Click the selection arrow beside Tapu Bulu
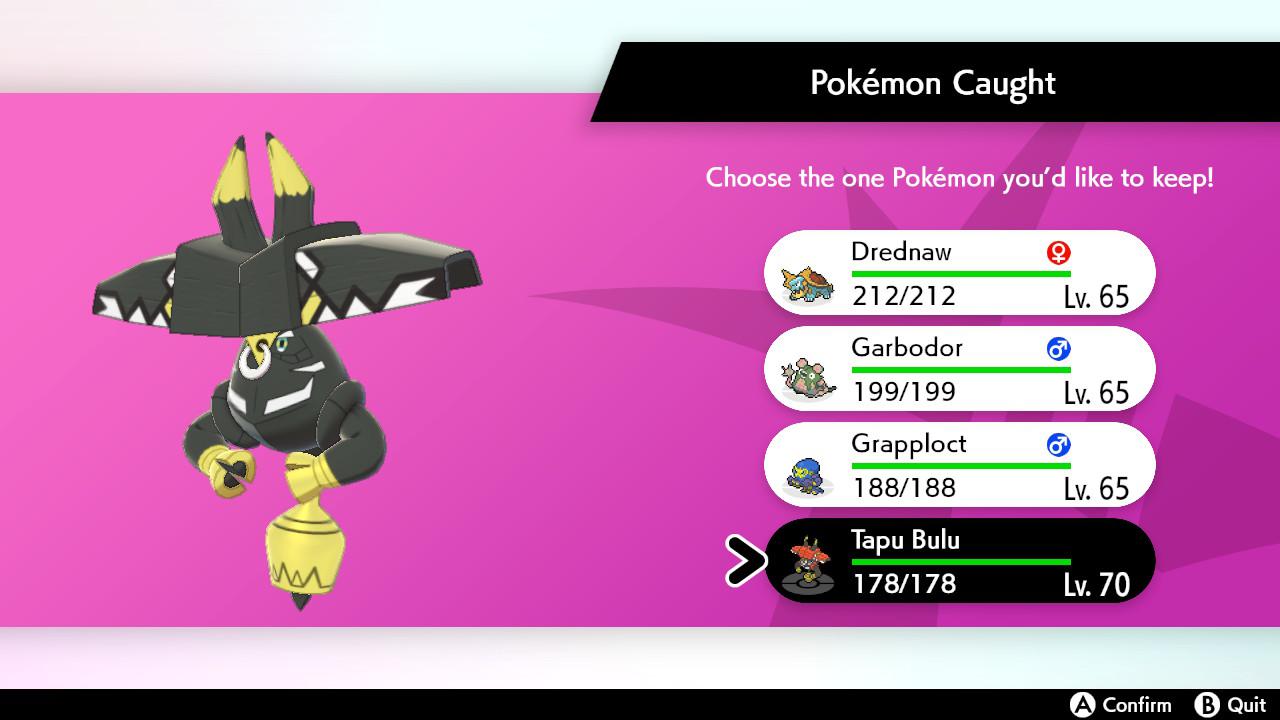The image size is (1280, 720). tap(745, 561)
